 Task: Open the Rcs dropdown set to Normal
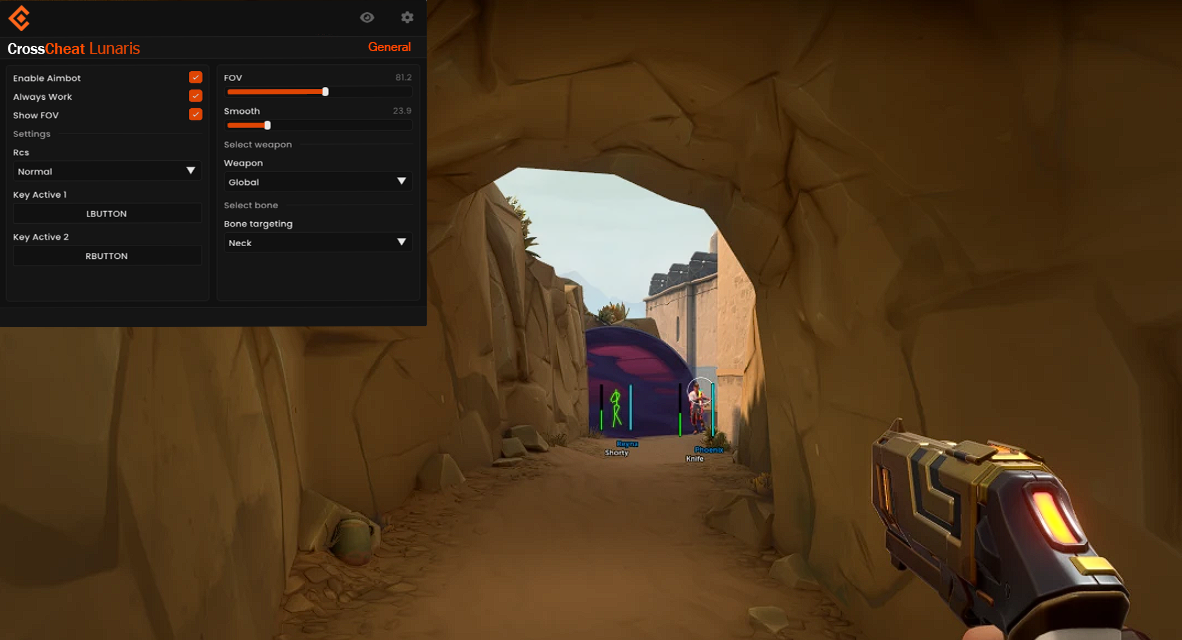(x=107, y=171)
